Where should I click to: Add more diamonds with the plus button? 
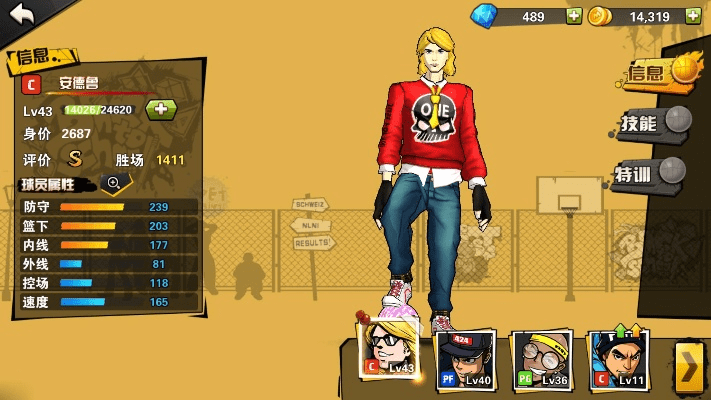click(x=574, y=16)
